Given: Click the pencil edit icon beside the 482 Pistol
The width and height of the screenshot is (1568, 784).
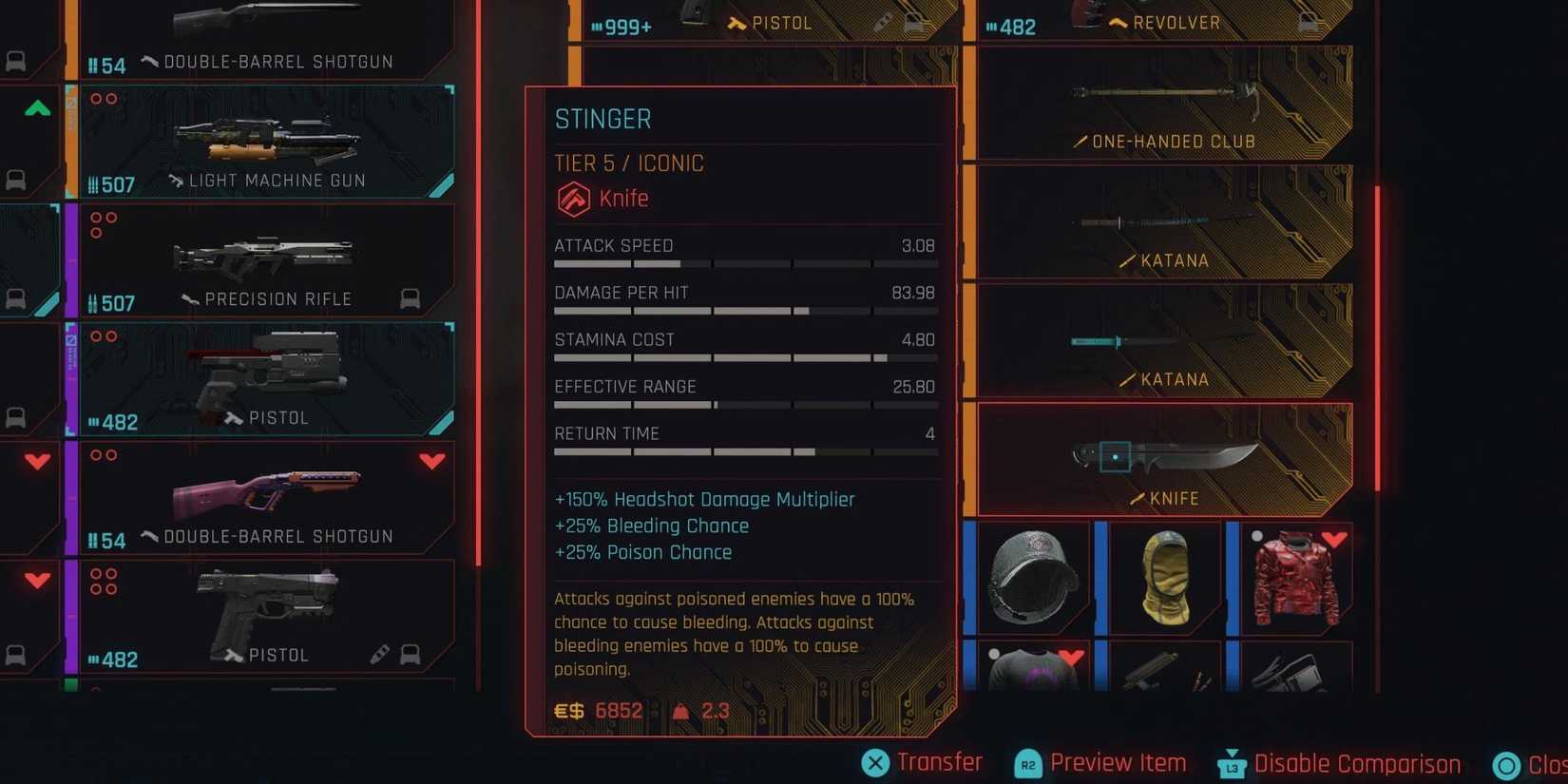Looking at the screenshot, I should (x=380, y=654).
